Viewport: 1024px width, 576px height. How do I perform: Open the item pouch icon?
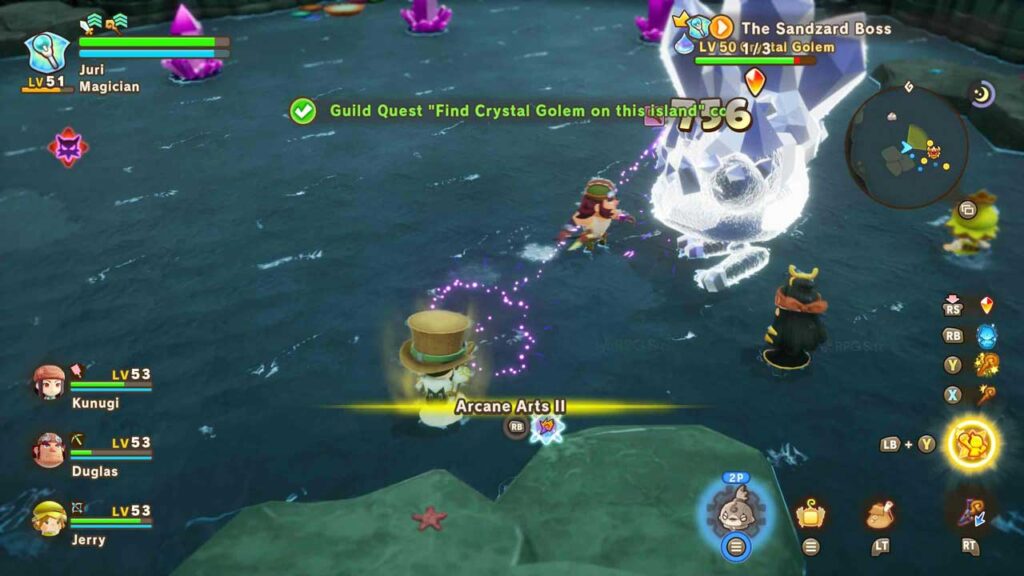coord(880,514)
